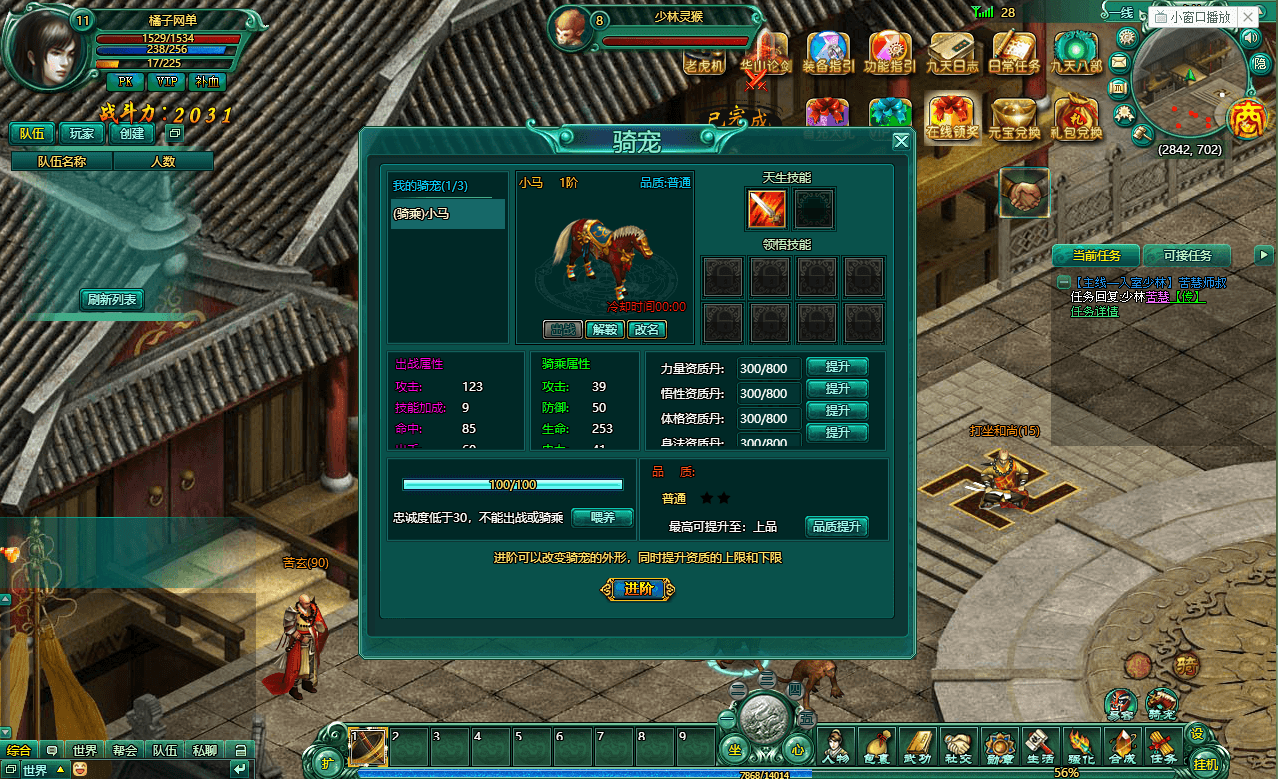Screen dimensions: 1278x779
Task: Open the 包裹 bag from the bottom bar
Action: tap(876, 746)
